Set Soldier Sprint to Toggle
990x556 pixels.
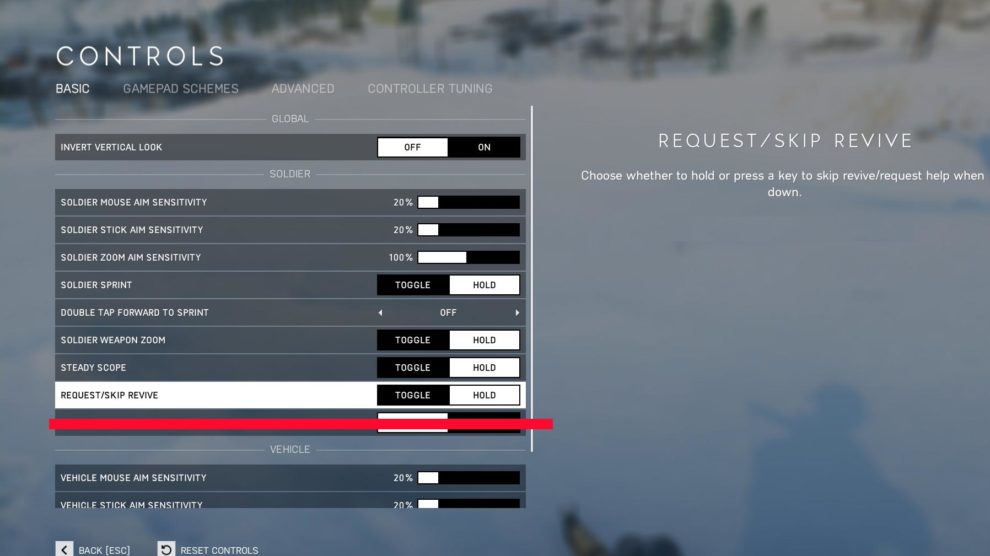tap(412, 285)
